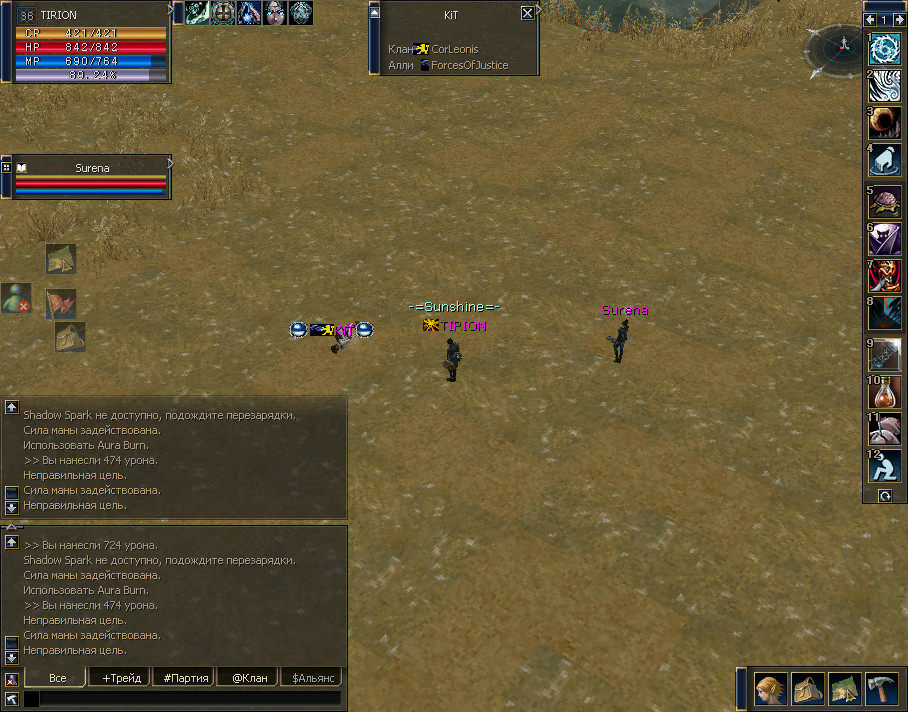Show the $Альянс chat channel
This screenshot has height=712, width=908.
tap(311, 678)
